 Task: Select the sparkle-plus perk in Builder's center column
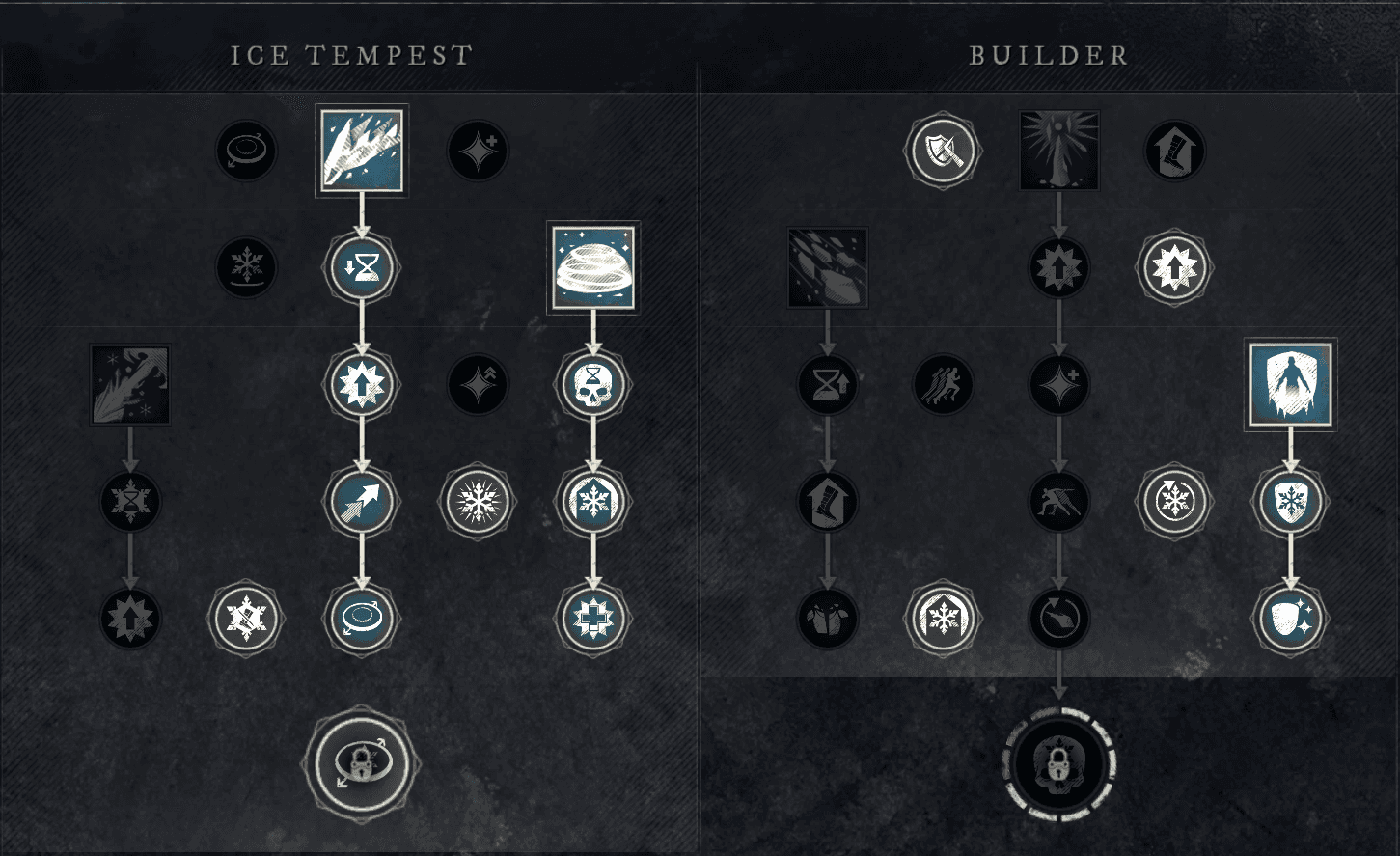click(x=1058, y=384)
